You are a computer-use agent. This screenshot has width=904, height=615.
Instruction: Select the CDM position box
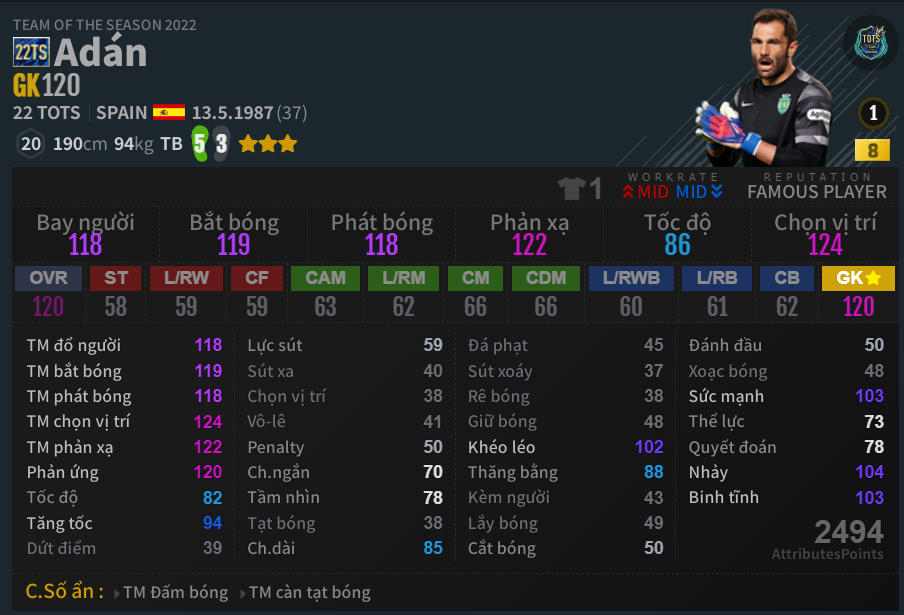[x=545, y=292]
